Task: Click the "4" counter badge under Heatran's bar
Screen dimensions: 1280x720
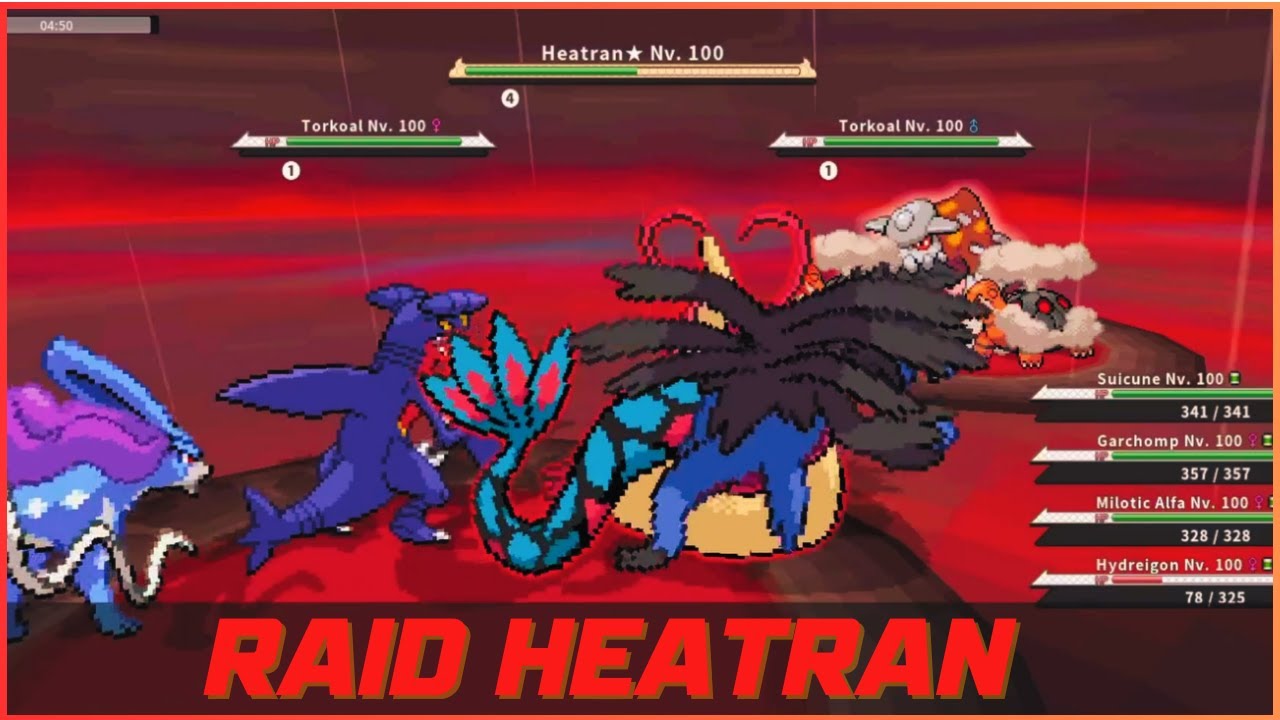Action: point(508,97)
